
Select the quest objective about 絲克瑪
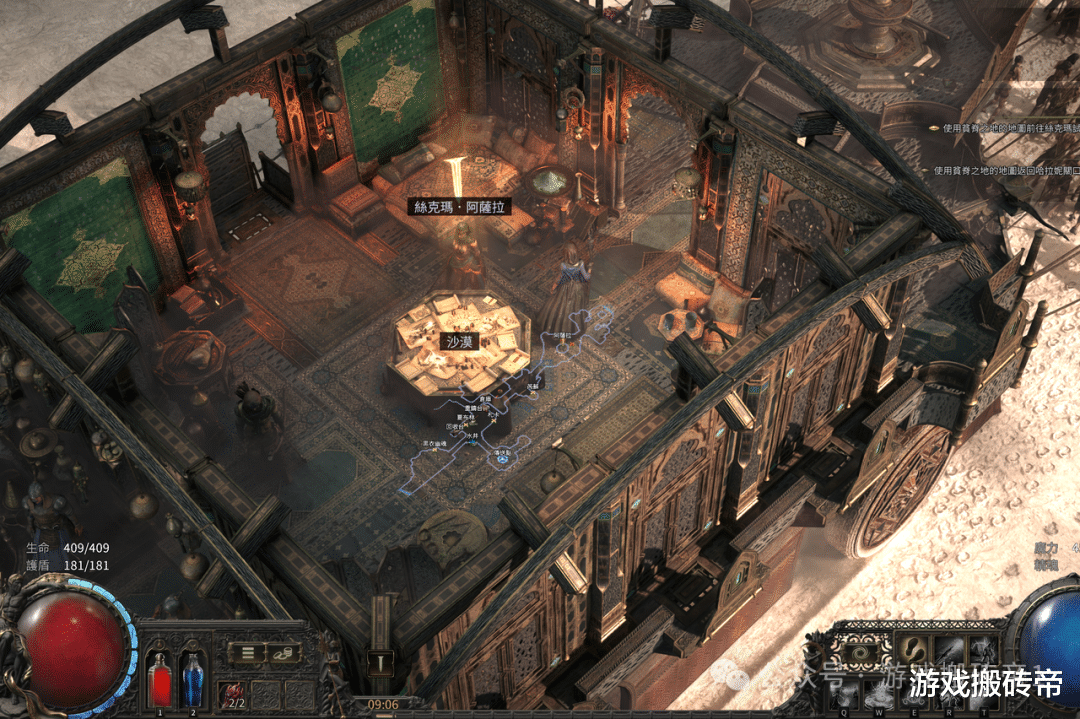point(1007,128)
